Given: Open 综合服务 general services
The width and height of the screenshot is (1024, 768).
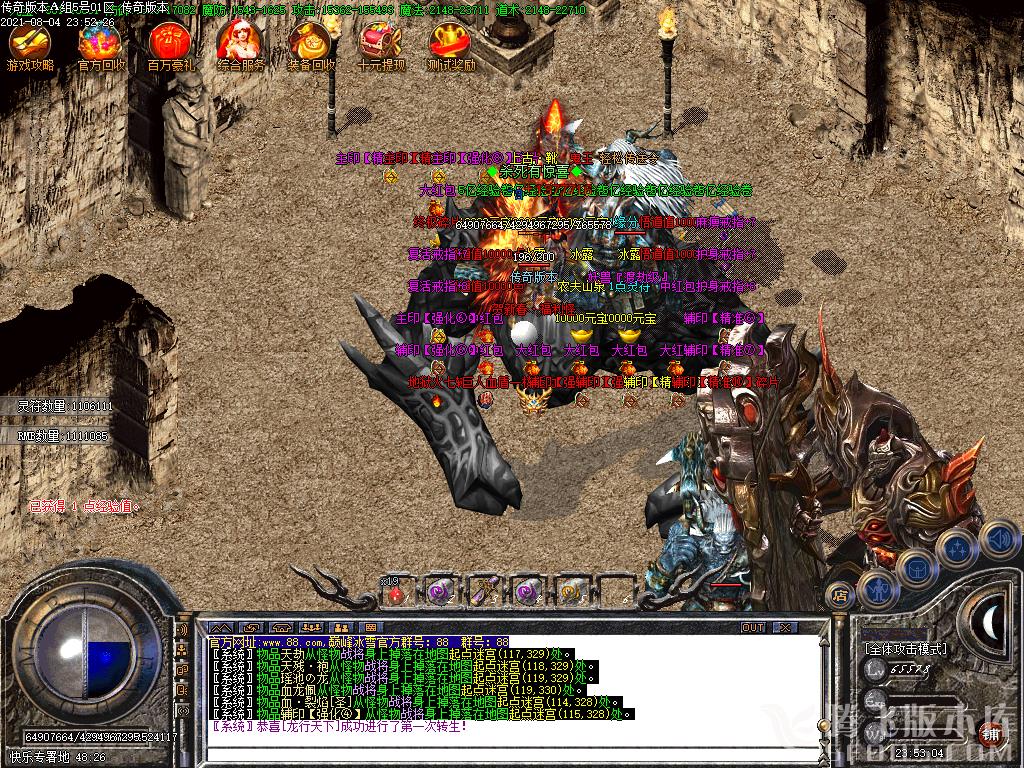Looking at the screenshot, I should (239, 46).
